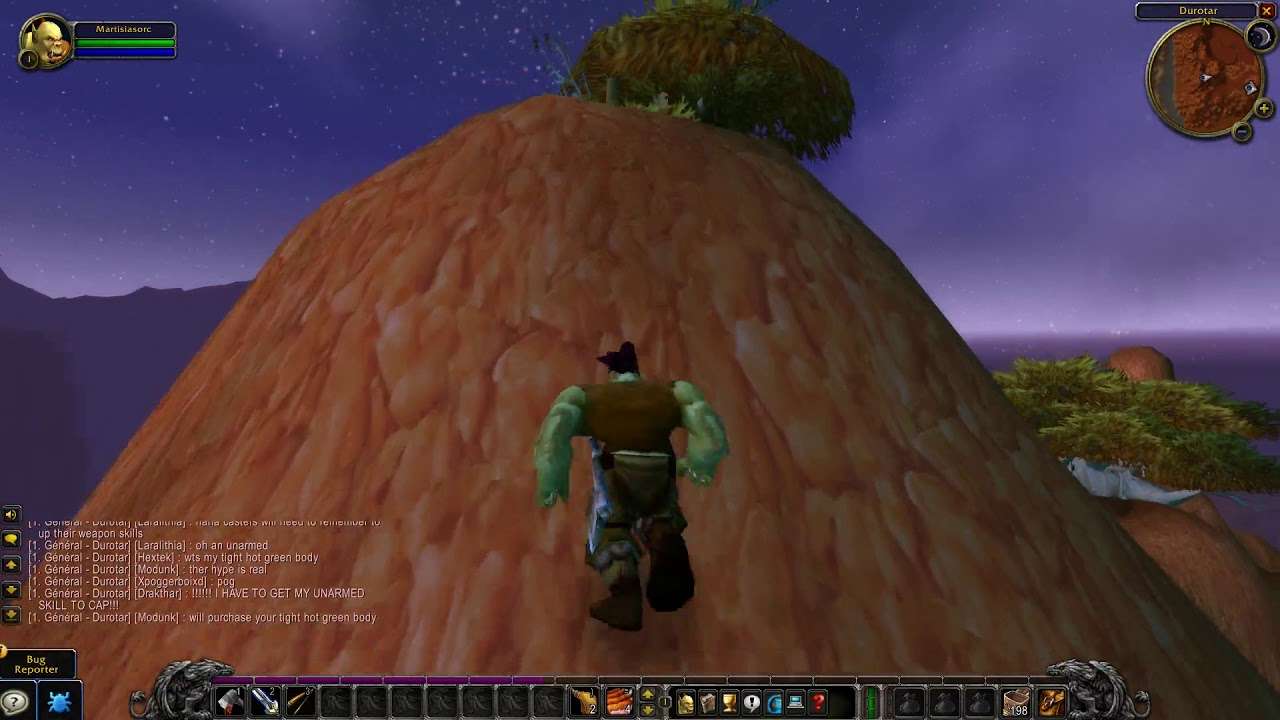Zoom out the minimap with the minus button

(x=1242, y=131)
